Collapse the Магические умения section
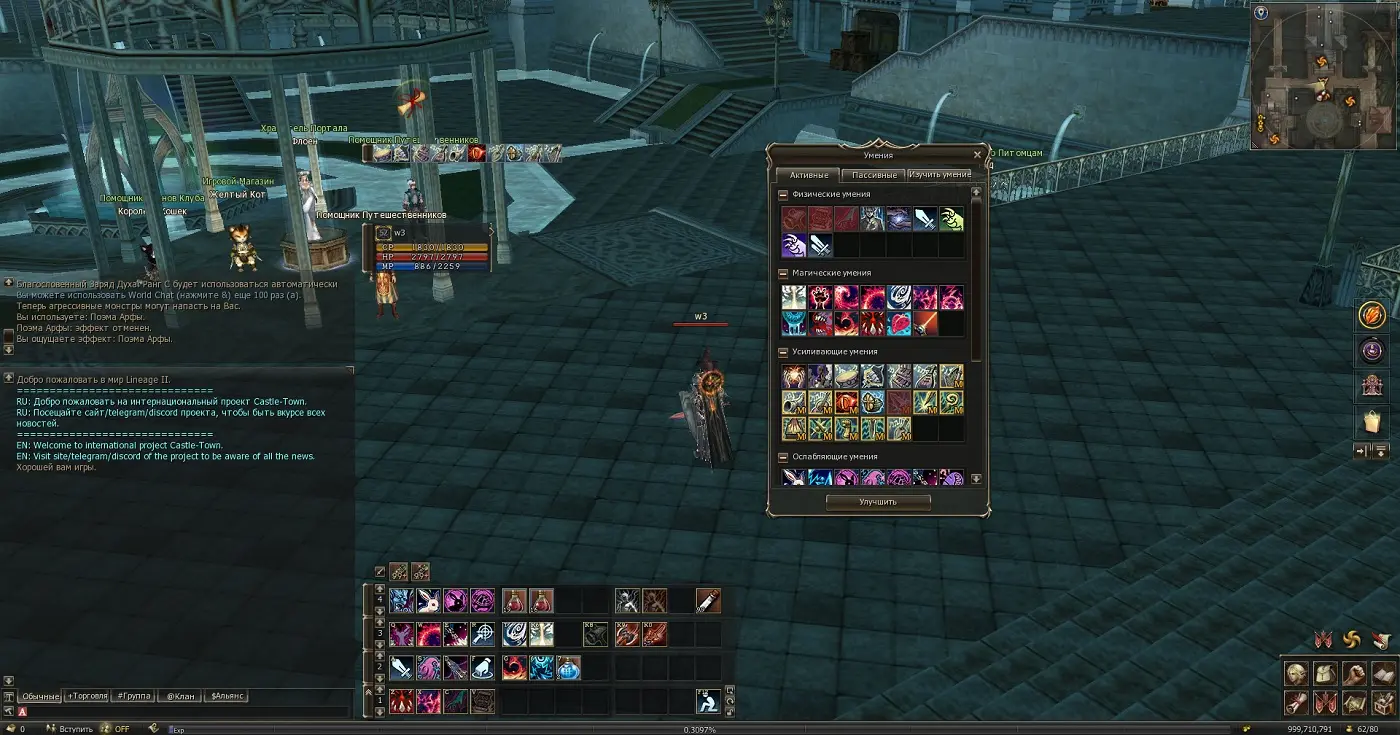1400x735 pixels. 784,273
